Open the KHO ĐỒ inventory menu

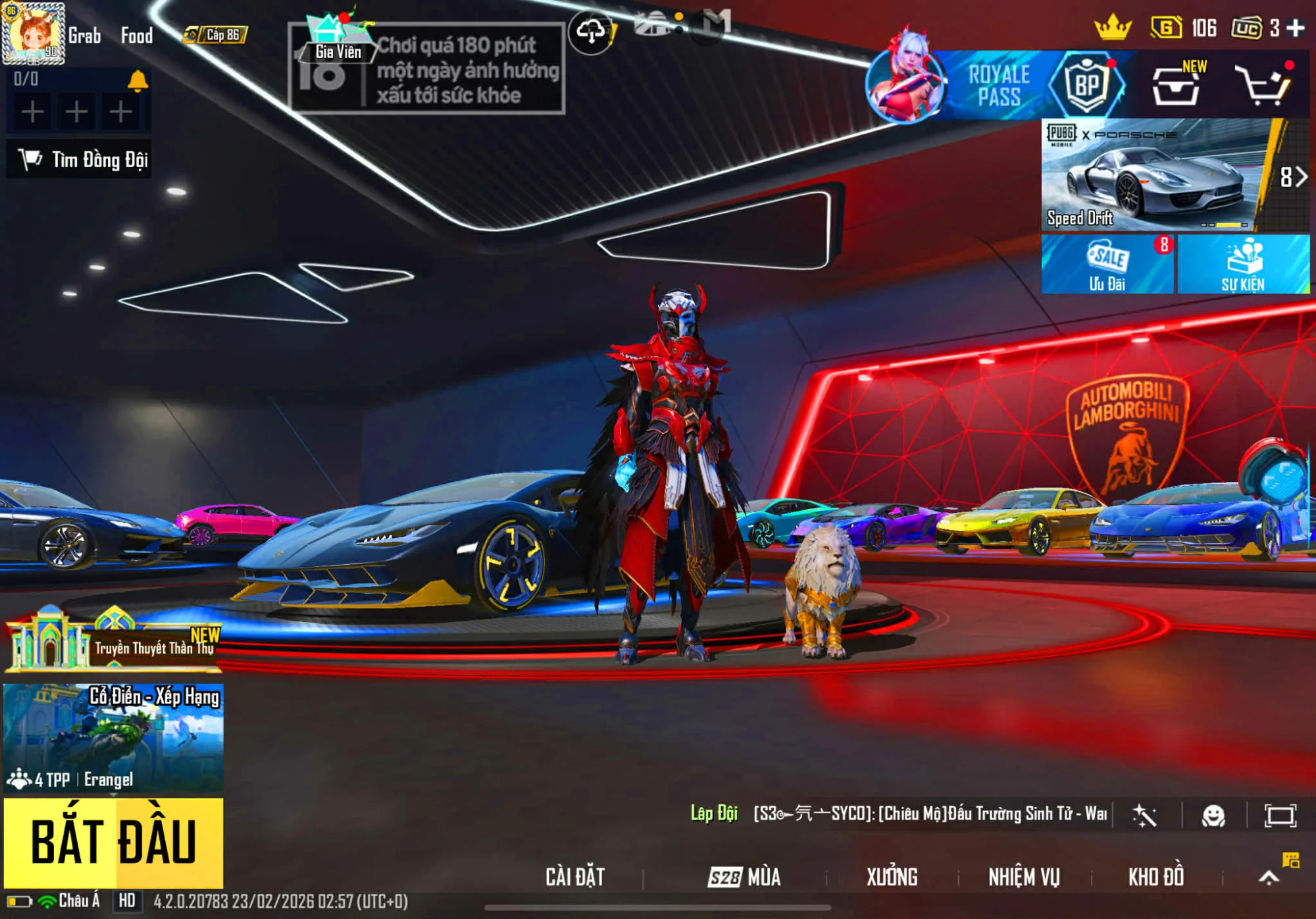[1156, 877]
